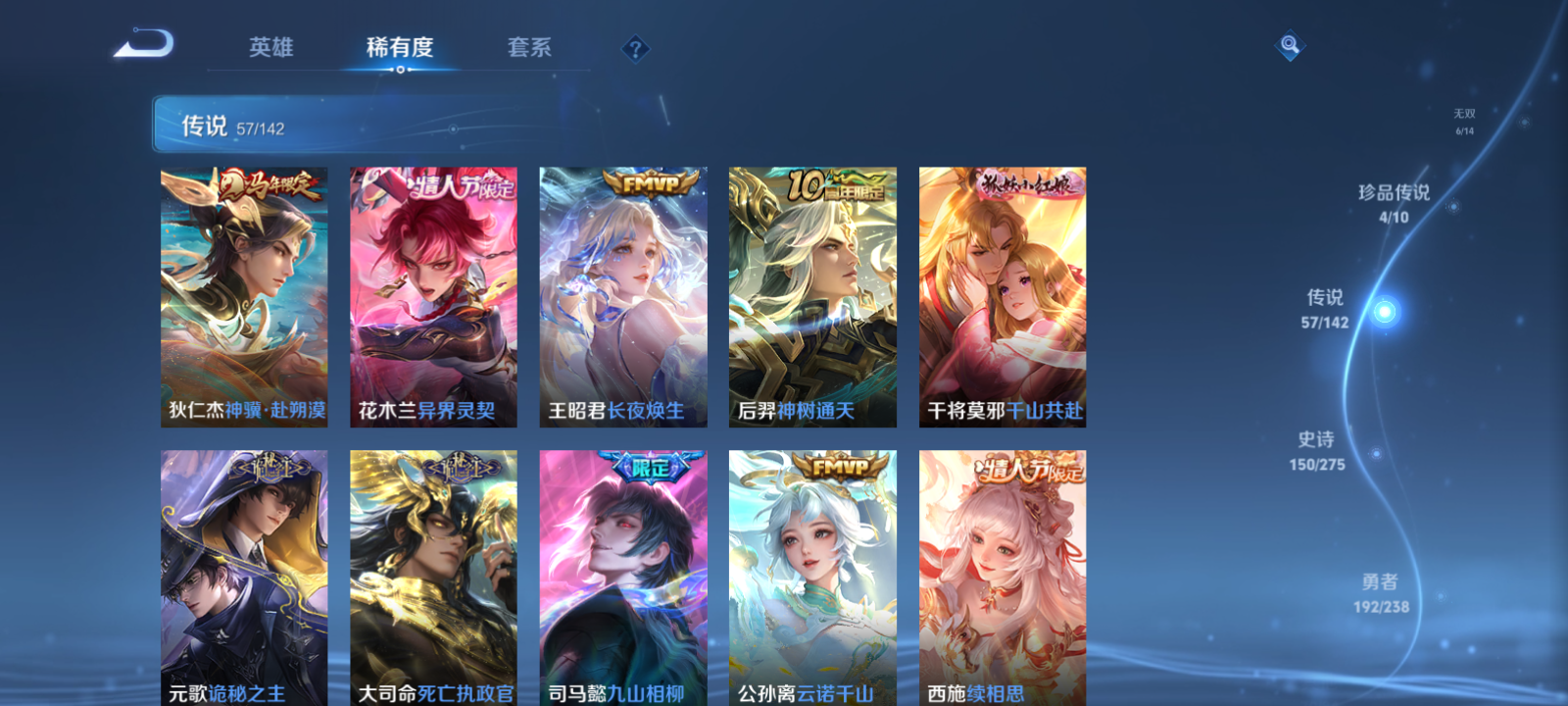This screenshot has height=706, width=1568.
Task: Switch to the 套系 tab
Action: [x=529, y=47]
